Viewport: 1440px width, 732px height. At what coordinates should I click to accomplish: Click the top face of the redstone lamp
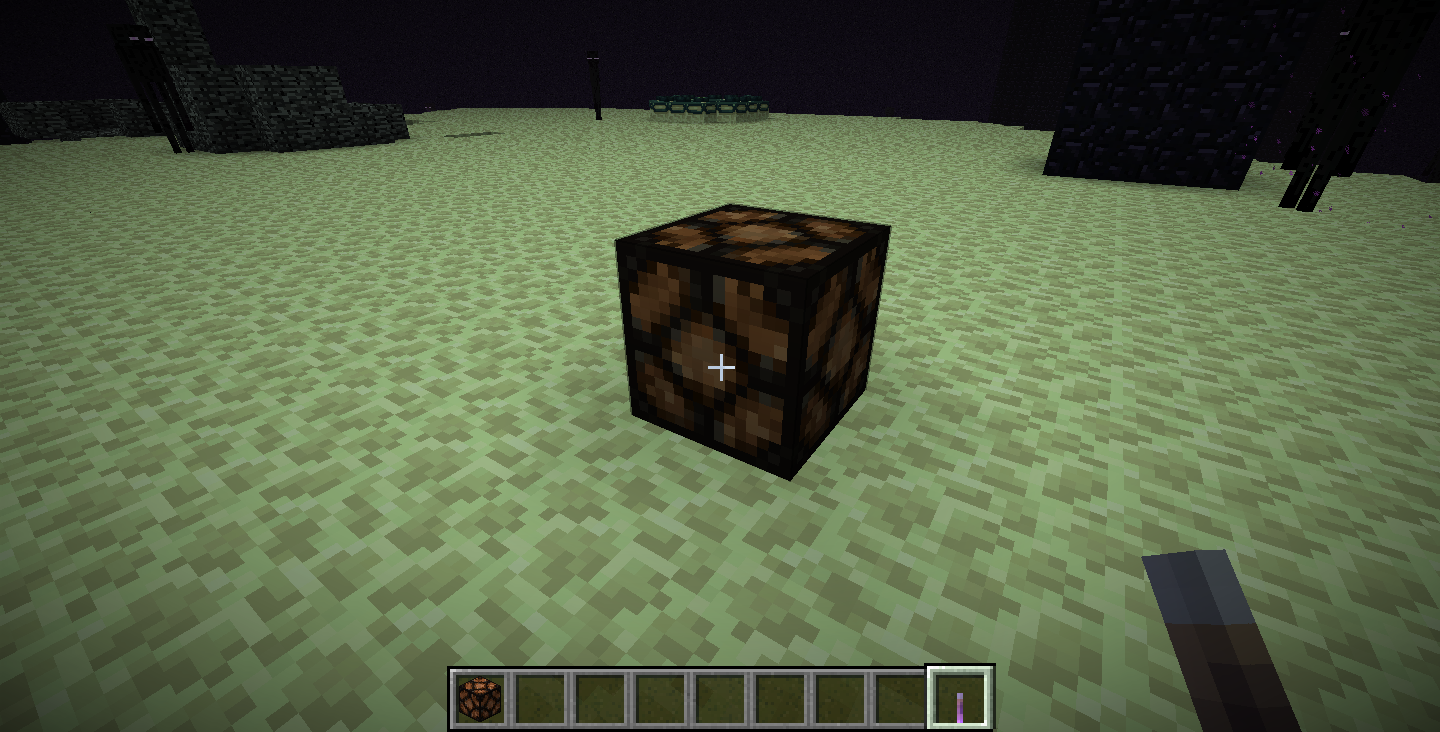pyautogui.click(x=755, y=235)
